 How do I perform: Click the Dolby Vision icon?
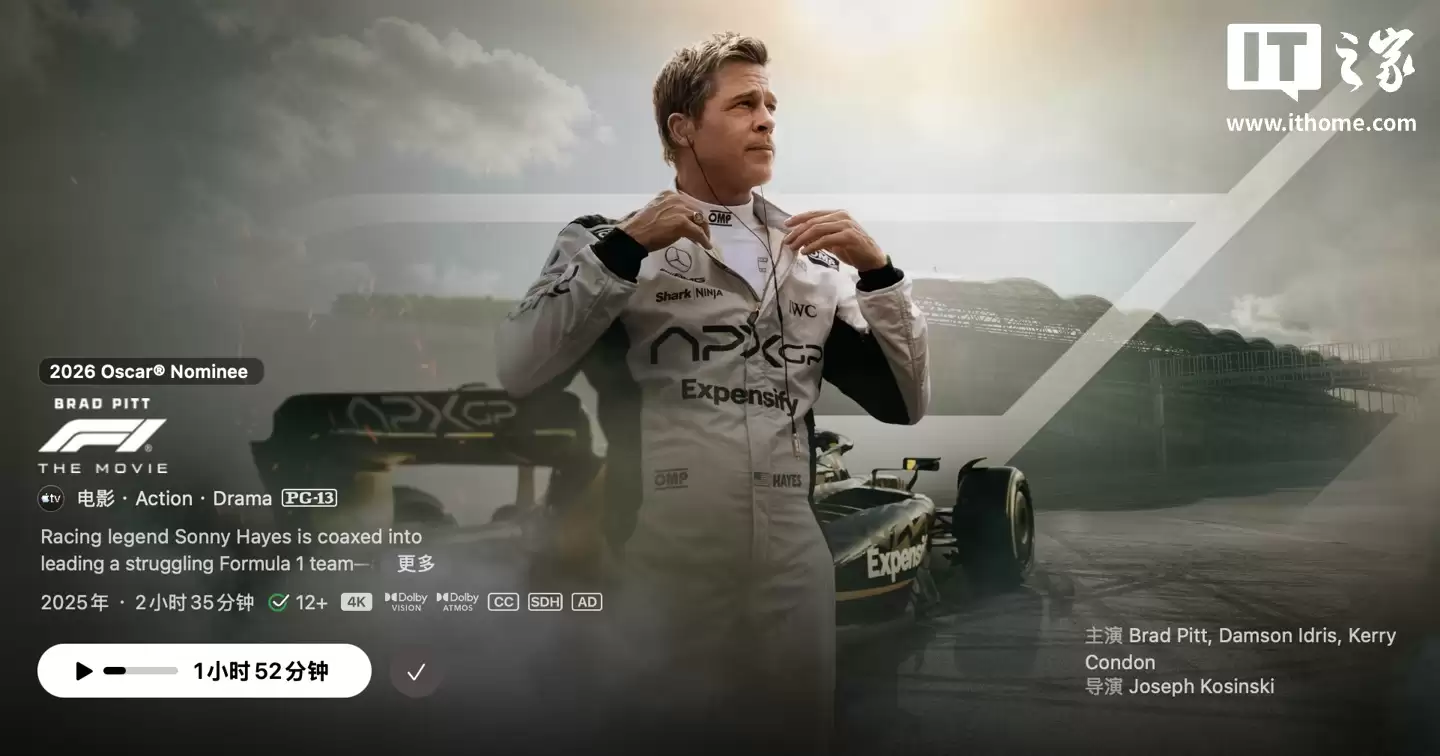pyautogui.click(x=404, y=601)
